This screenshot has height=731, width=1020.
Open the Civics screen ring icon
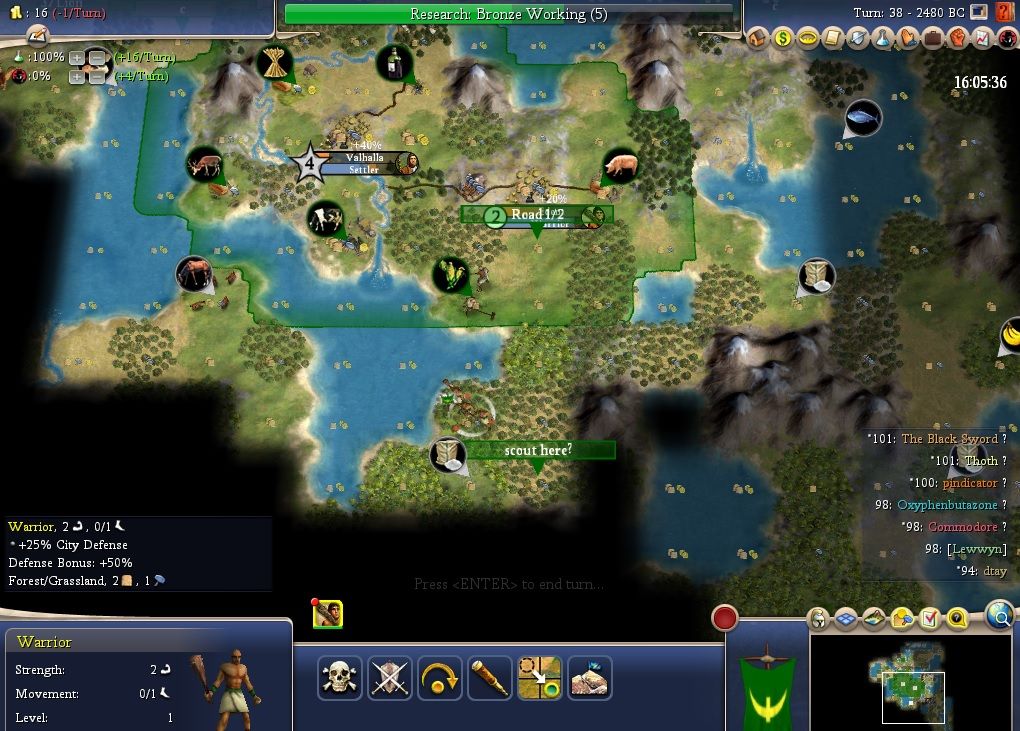pyautogui.click(x=807, y=38)
